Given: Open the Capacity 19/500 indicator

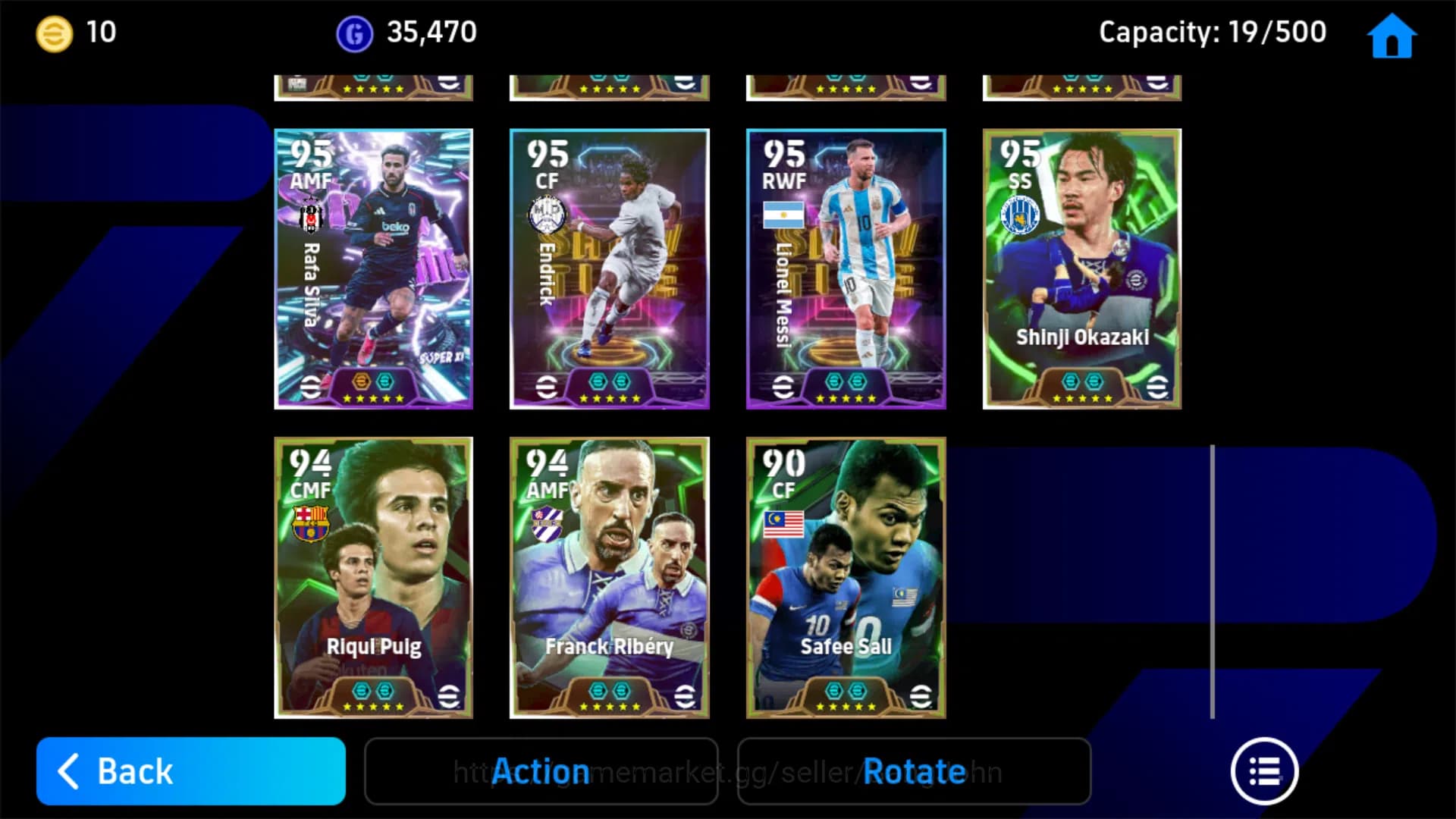Looking at the screenshot, I should click(x=1213, y=32).
